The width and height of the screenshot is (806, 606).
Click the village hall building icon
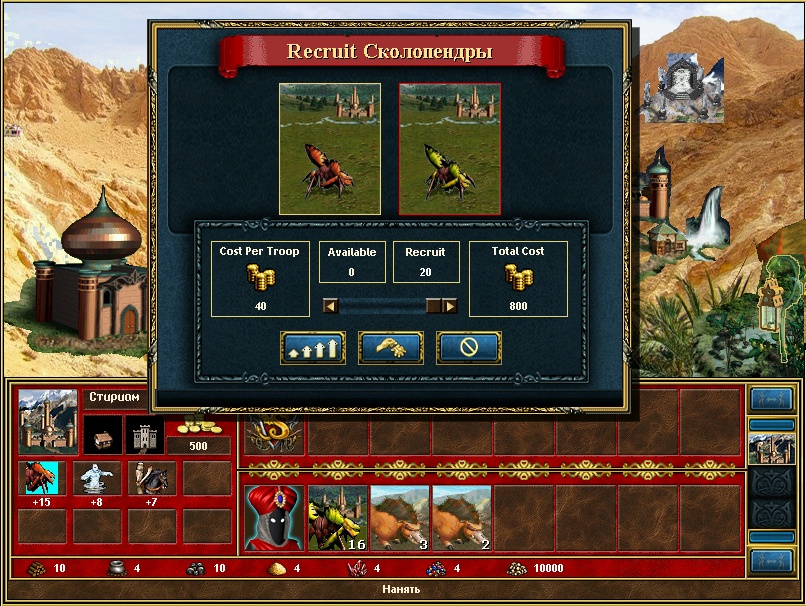pos(102,435)
